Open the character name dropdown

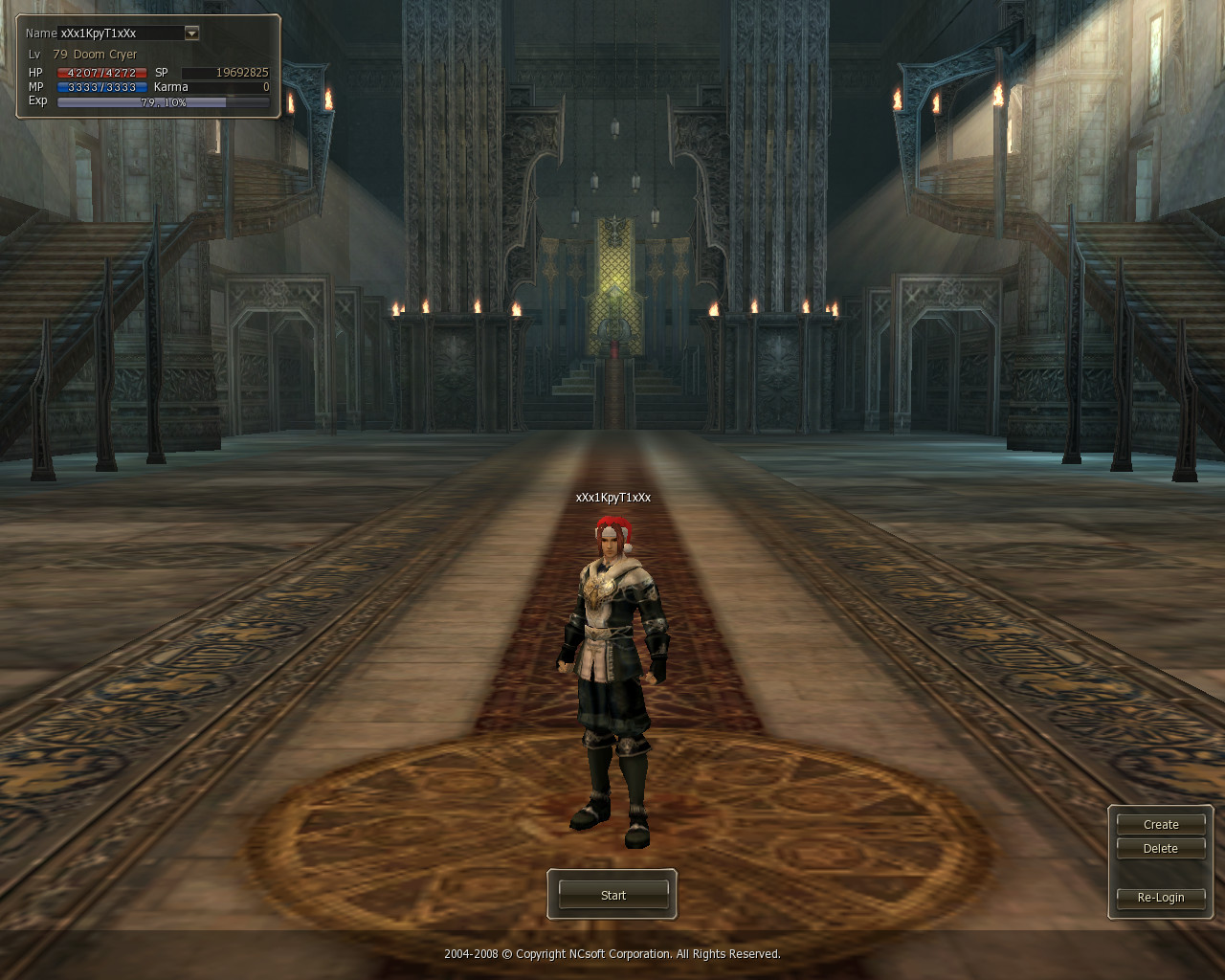point(191,33)
